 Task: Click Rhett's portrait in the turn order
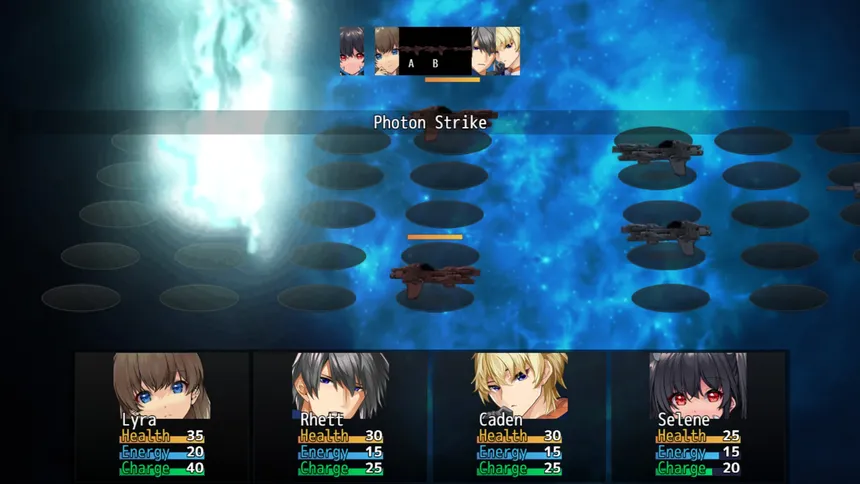[484, 51]
